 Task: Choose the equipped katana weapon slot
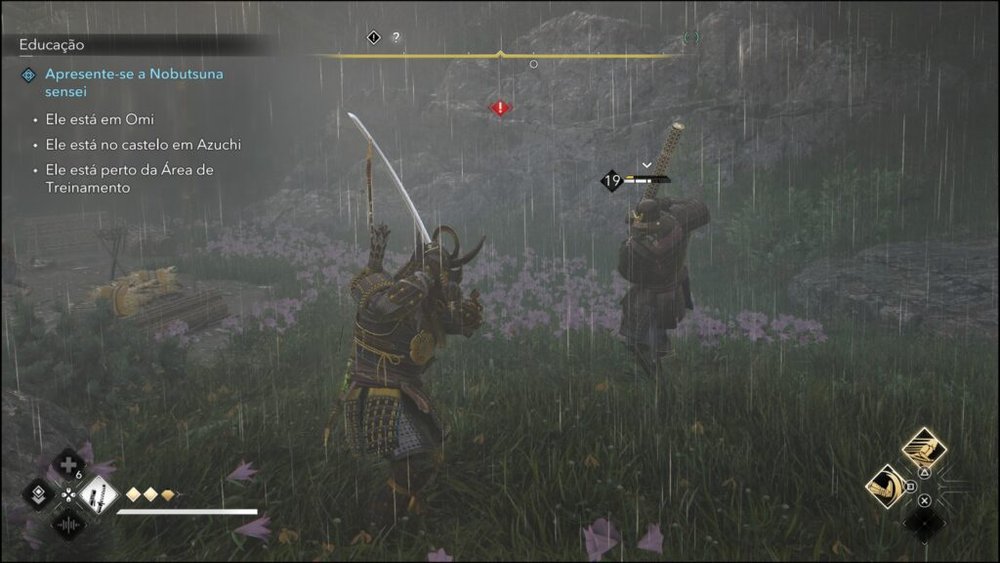tap(99, 493)
